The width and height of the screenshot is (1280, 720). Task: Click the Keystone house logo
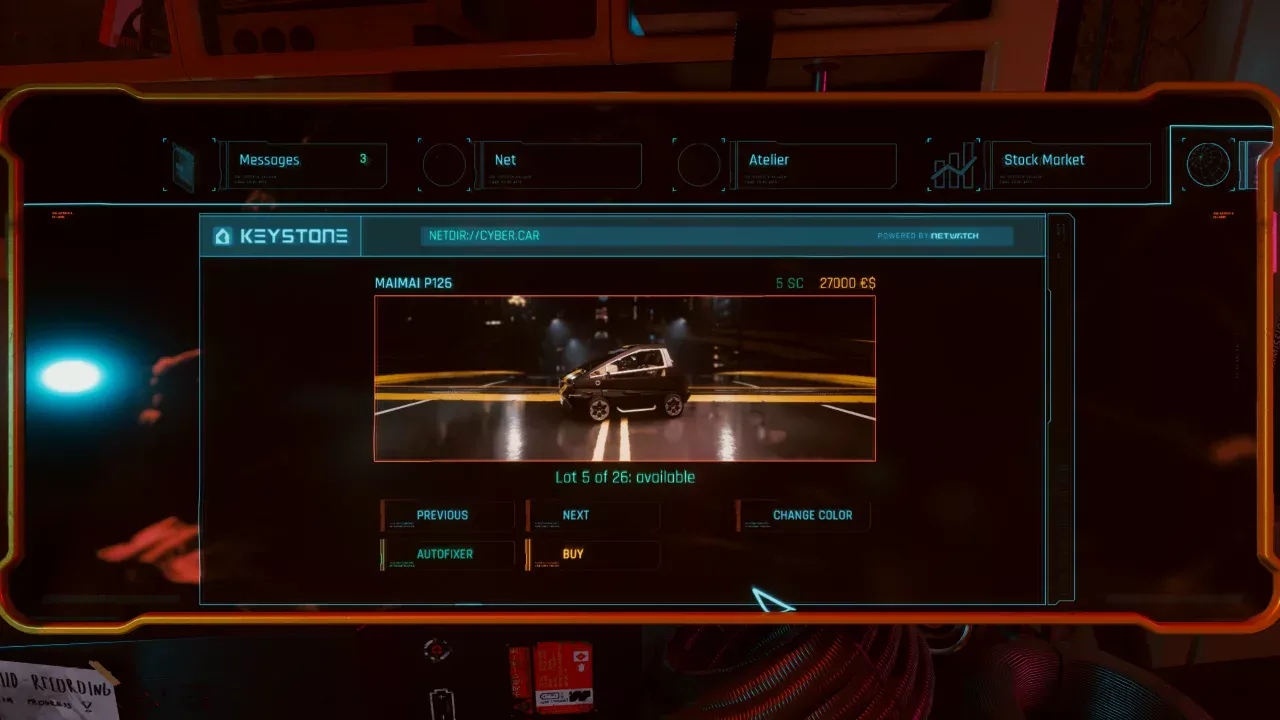pos(222,236)
